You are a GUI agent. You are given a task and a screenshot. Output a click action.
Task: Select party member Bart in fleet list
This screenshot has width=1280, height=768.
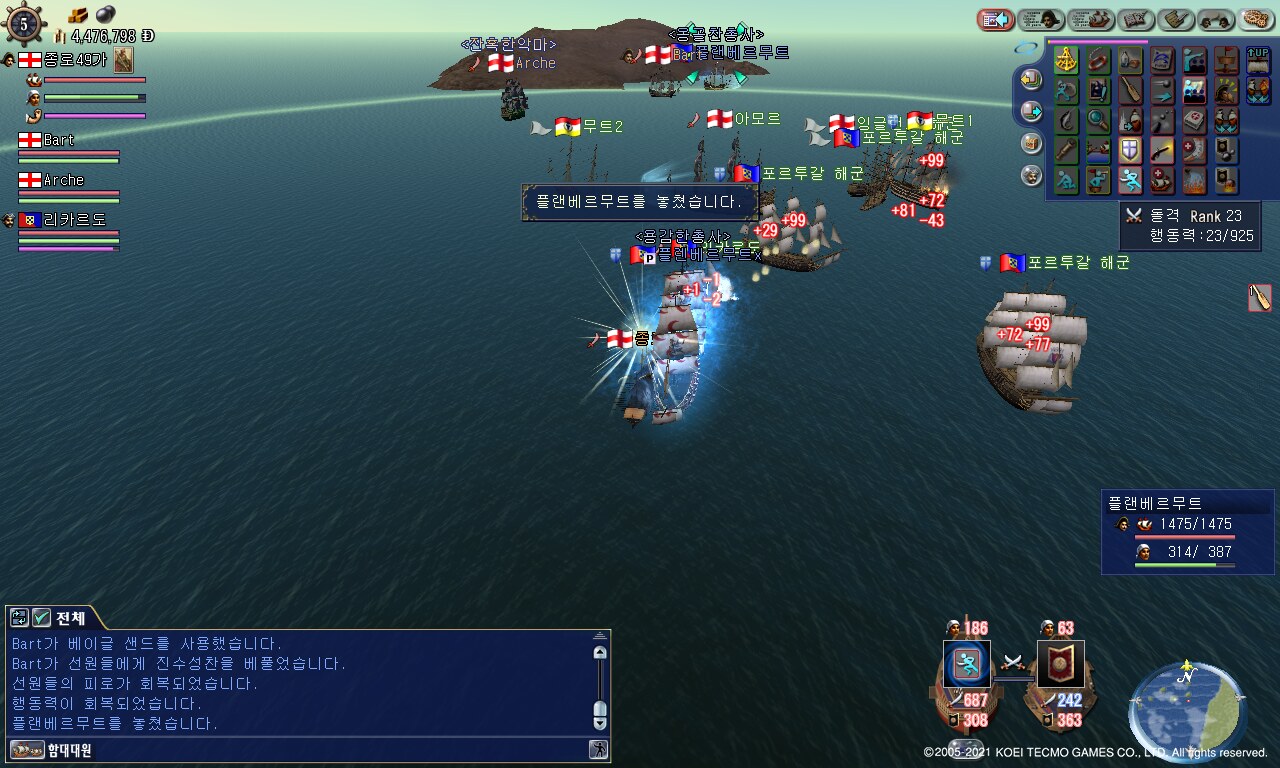(x=58, y=140)
